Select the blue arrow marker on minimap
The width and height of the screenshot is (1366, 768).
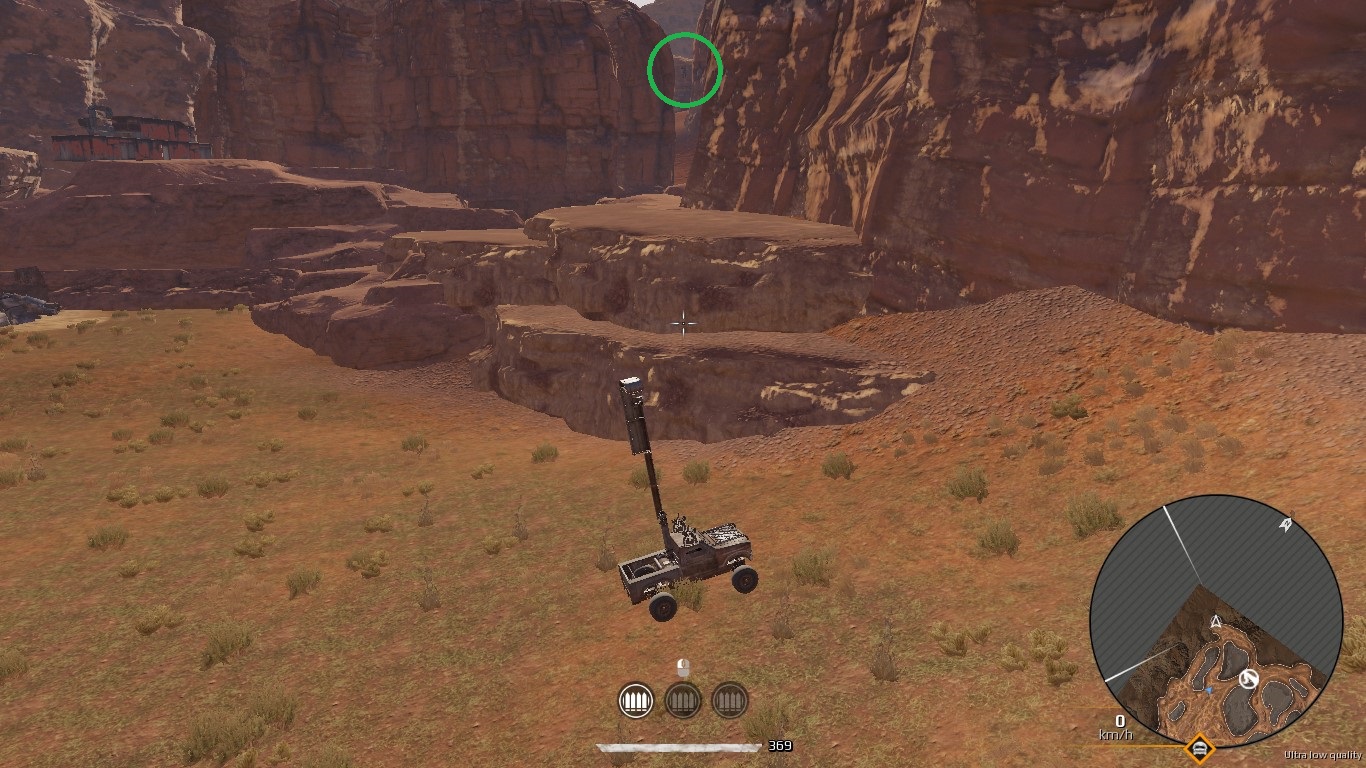pyautogui.click(x=1208, y=690)
